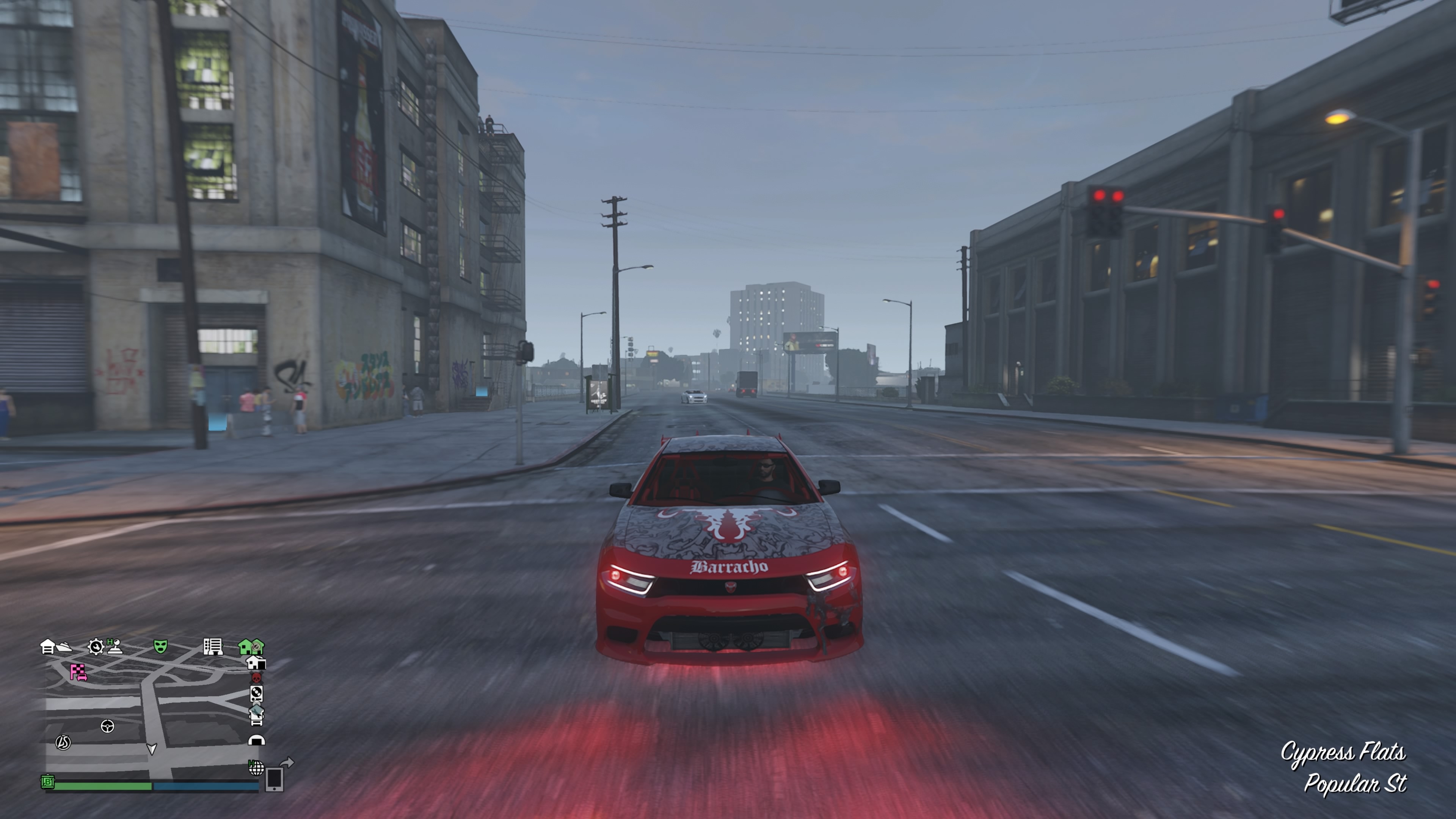The height and width of the screenshot is (819, 1456).
Task: Click the white office building blip
Action: click(212, 646)
